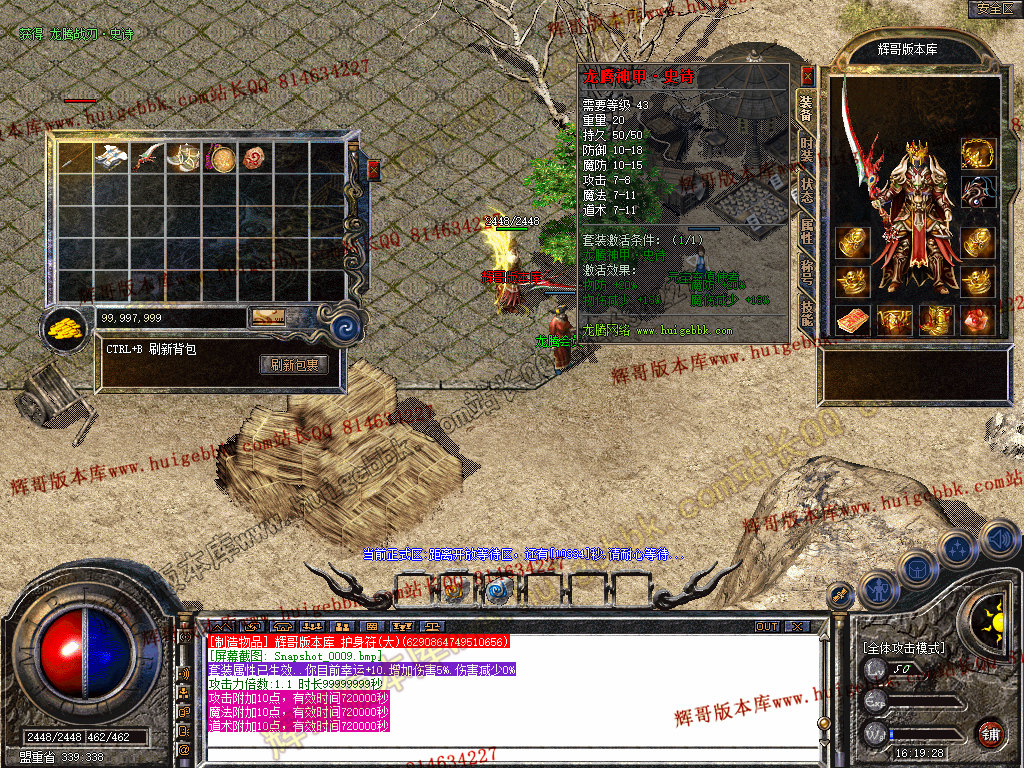Pick the round bronze medallion in bag

point(220,157)
